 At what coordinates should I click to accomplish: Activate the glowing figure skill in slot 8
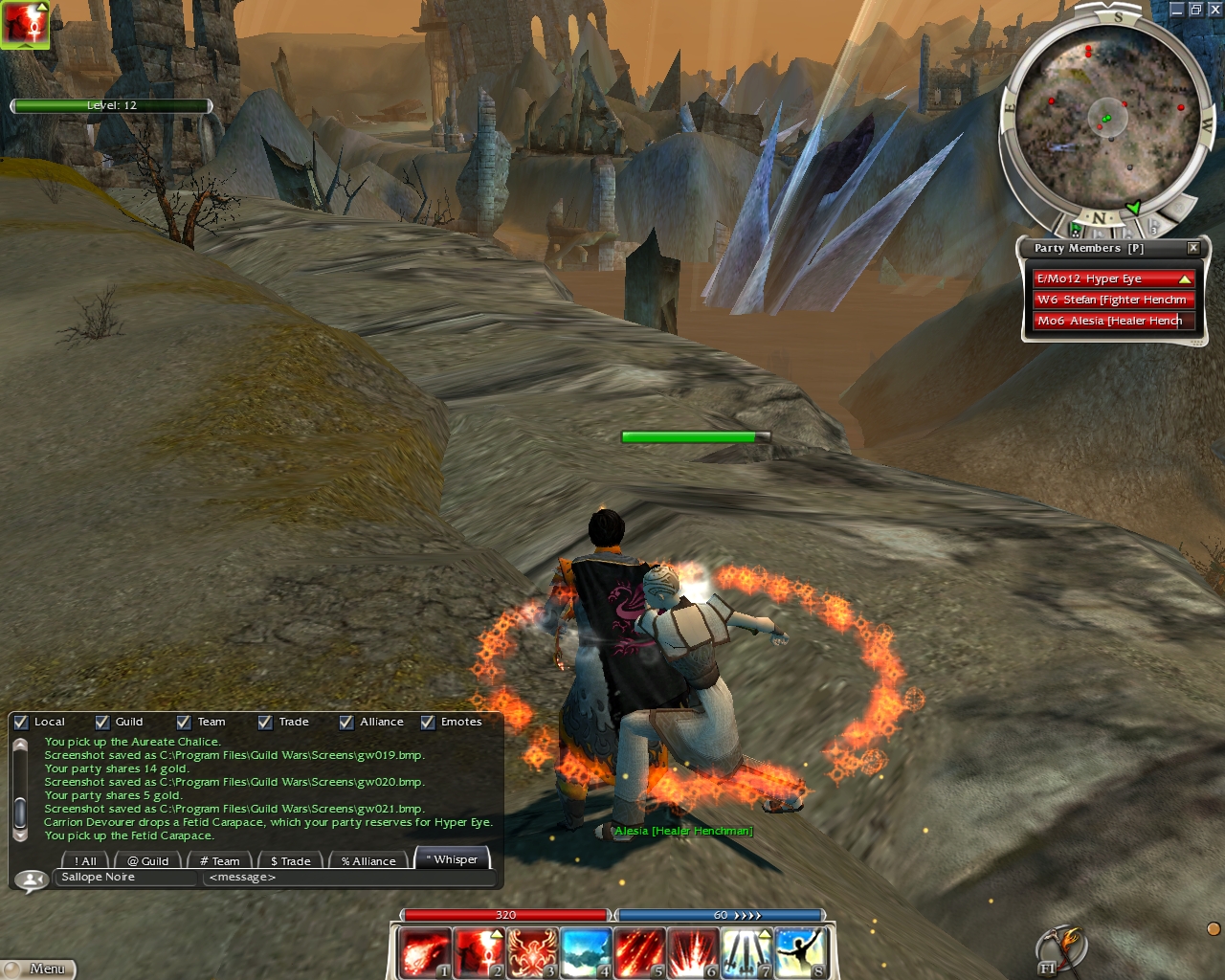tap(799, 953)
